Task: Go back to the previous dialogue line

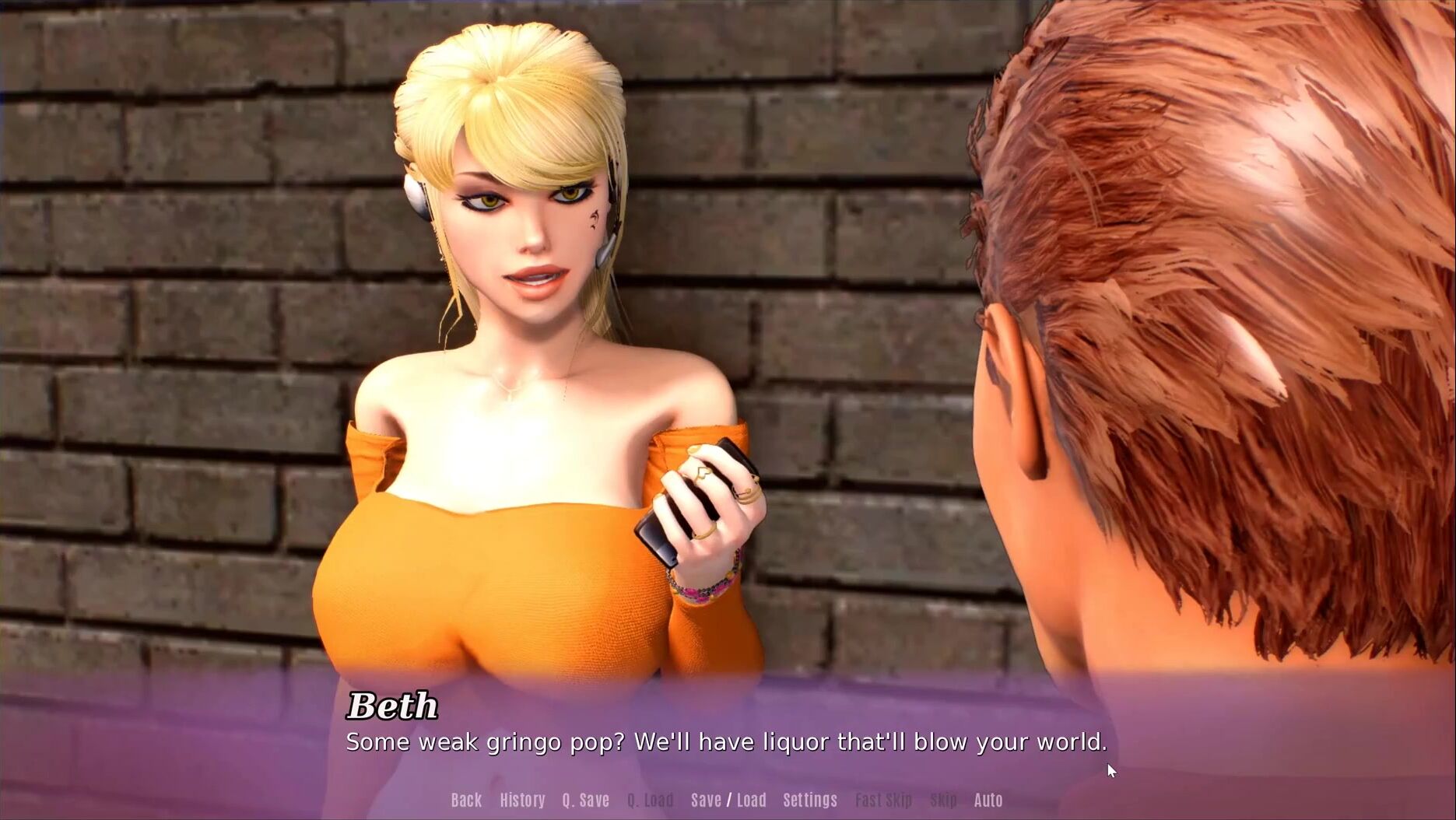Action: tap(466, 800)
